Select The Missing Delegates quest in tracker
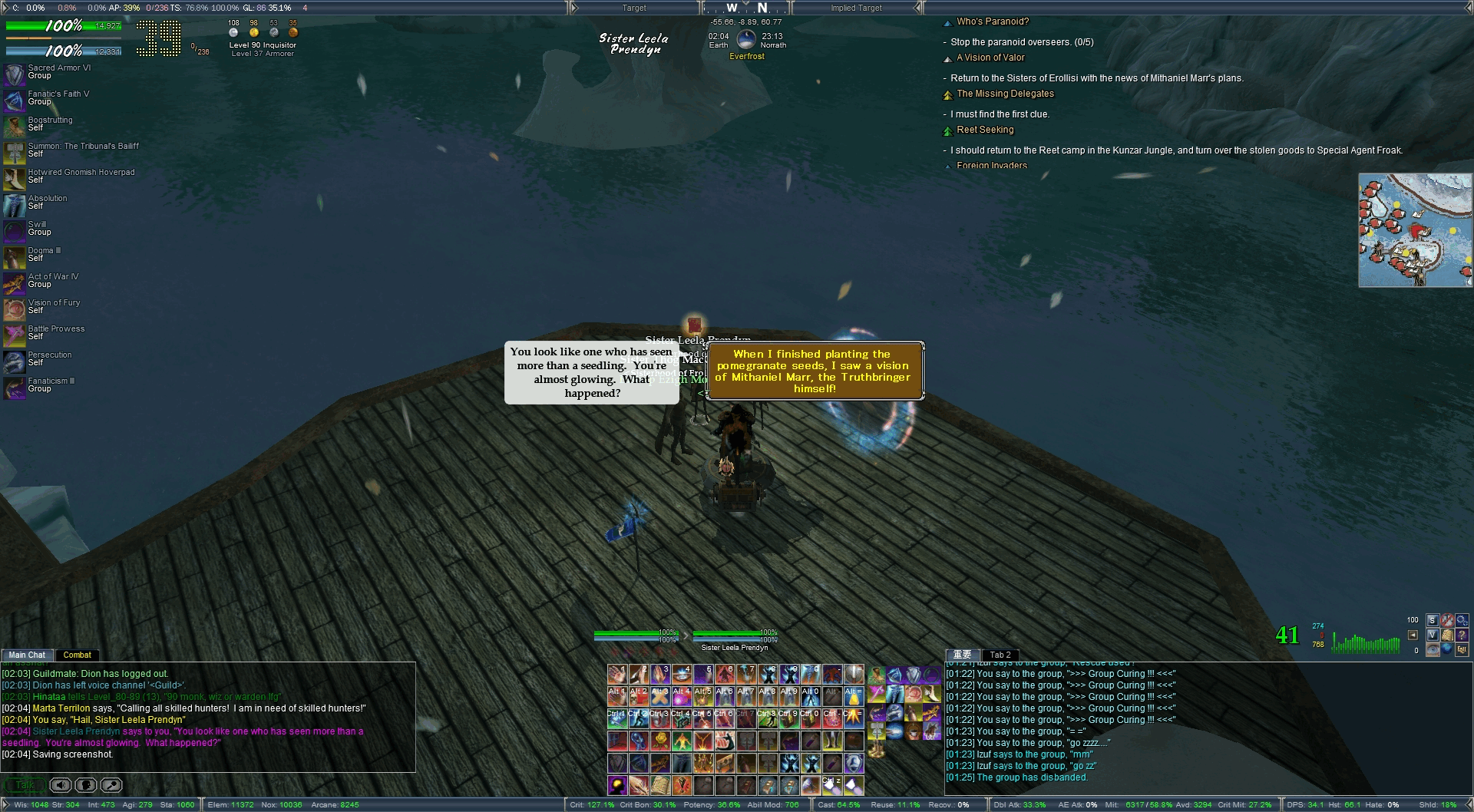 pyautogui.click(x=1005, y=94)
